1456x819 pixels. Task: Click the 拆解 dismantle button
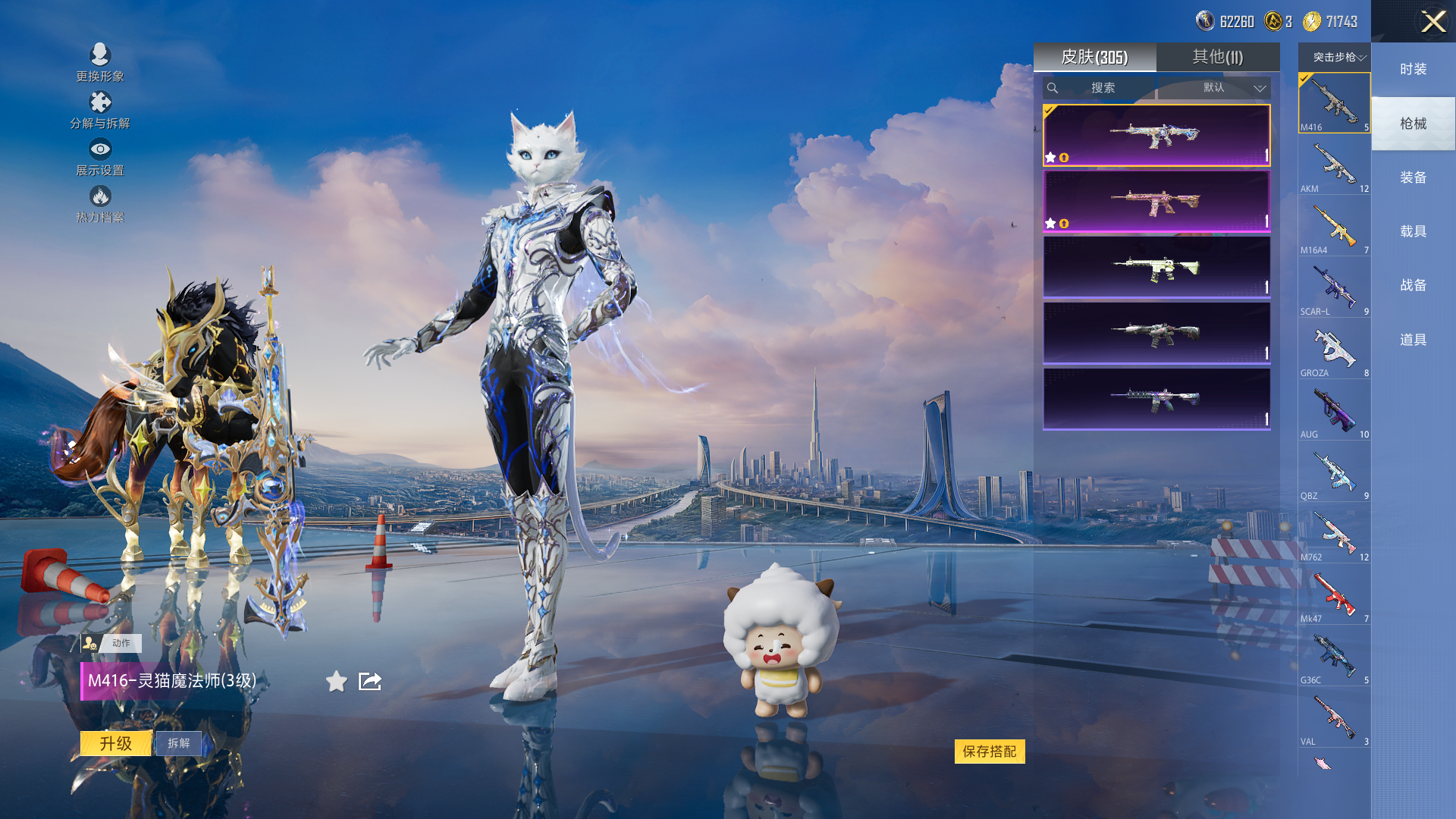(179, 743)
